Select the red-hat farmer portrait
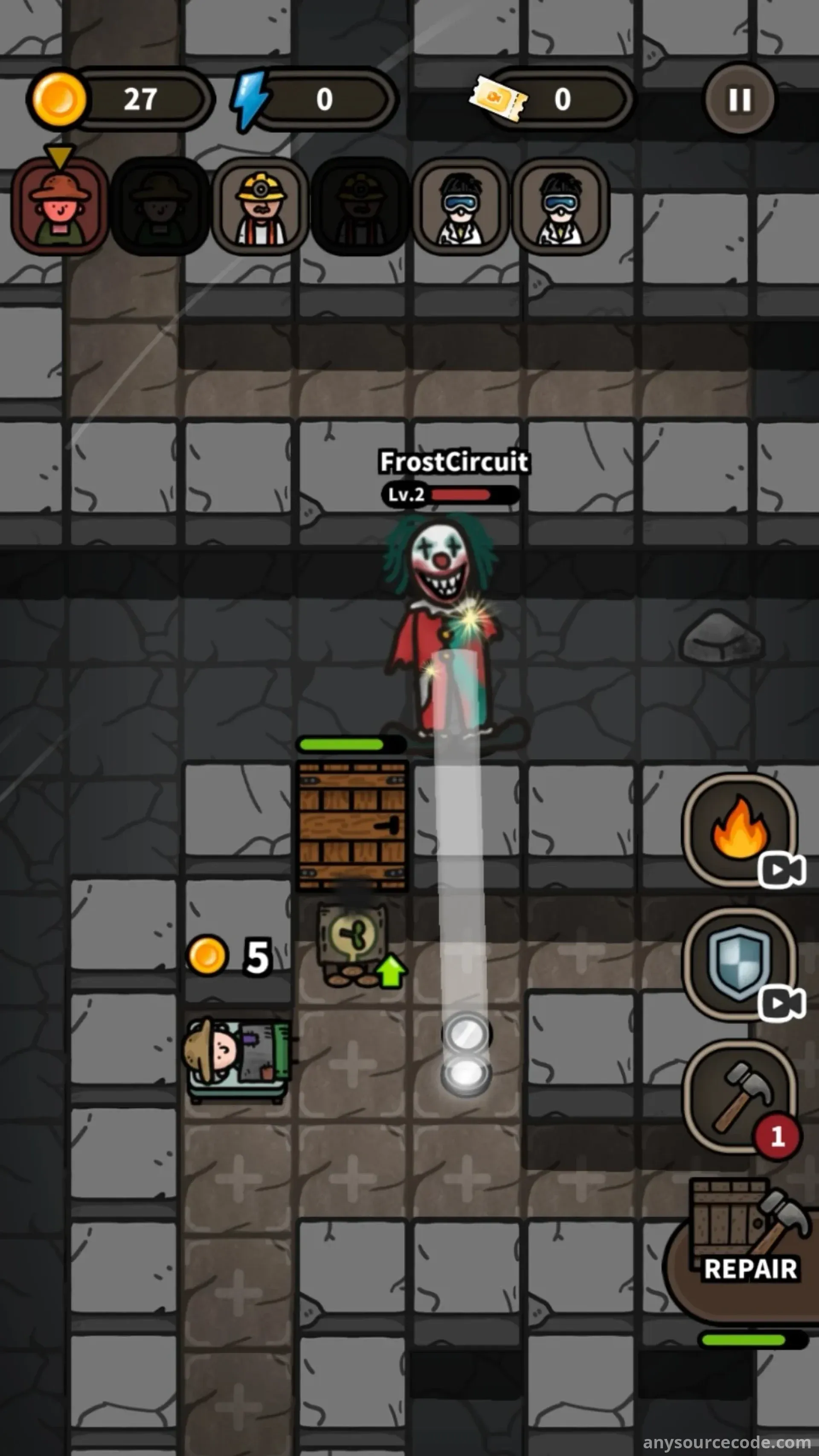Screen dimensions: 819x1456 (x=59, y=206)
